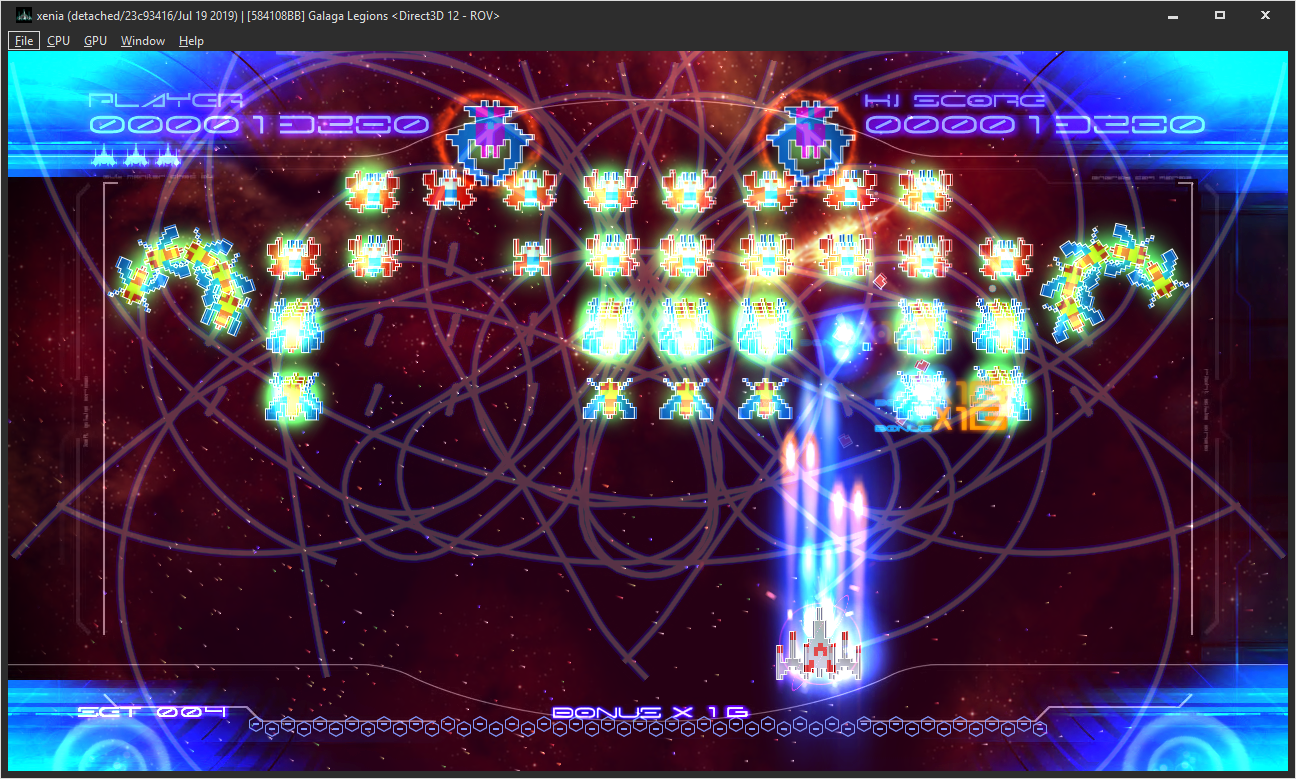Open the File menu
Screen dimensions: 1296x779
[x=22, y=40]
